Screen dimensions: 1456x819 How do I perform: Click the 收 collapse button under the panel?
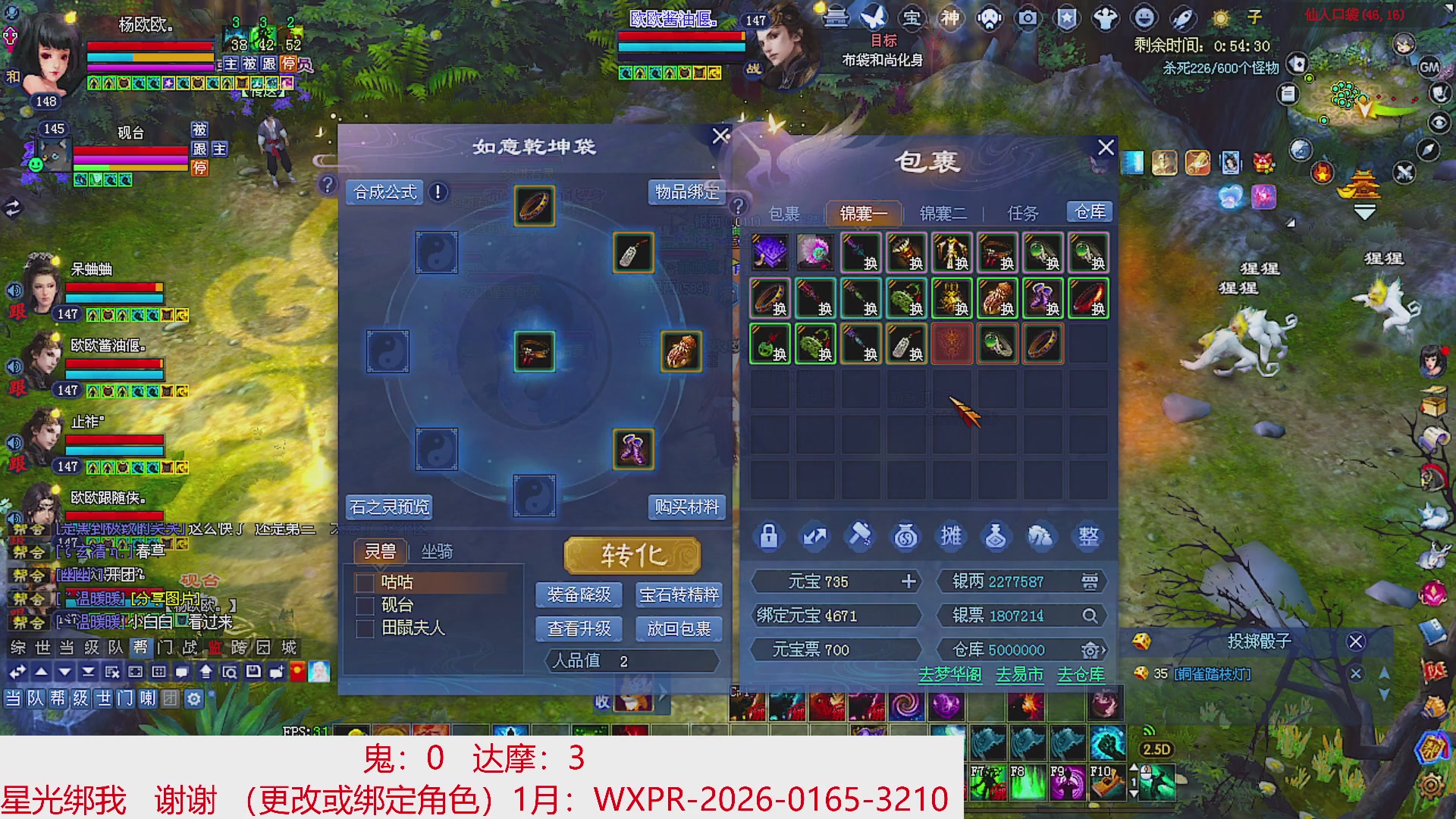click(603, 703)
